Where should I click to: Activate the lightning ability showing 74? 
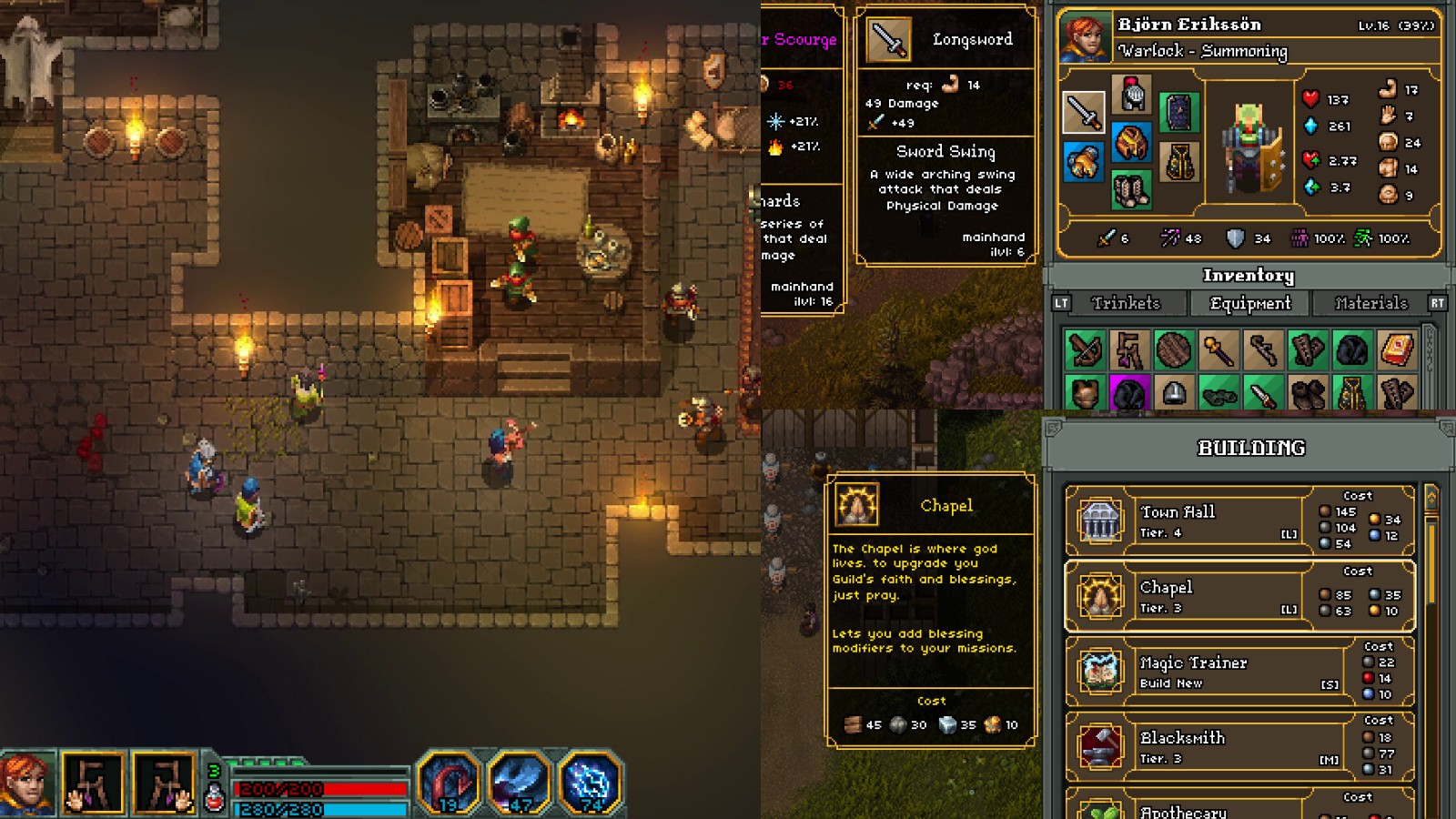point(587,783)
